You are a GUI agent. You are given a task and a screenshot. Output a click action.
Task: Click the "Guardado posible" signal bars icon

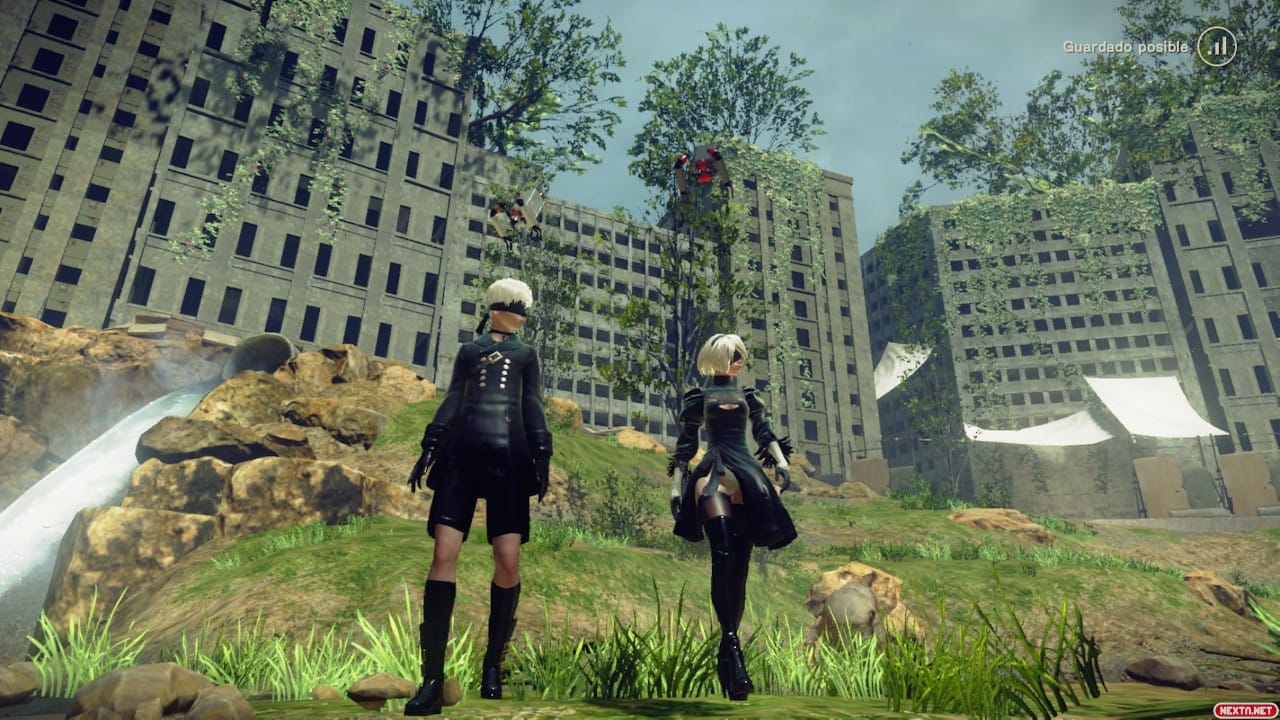tap(1216, 46)
